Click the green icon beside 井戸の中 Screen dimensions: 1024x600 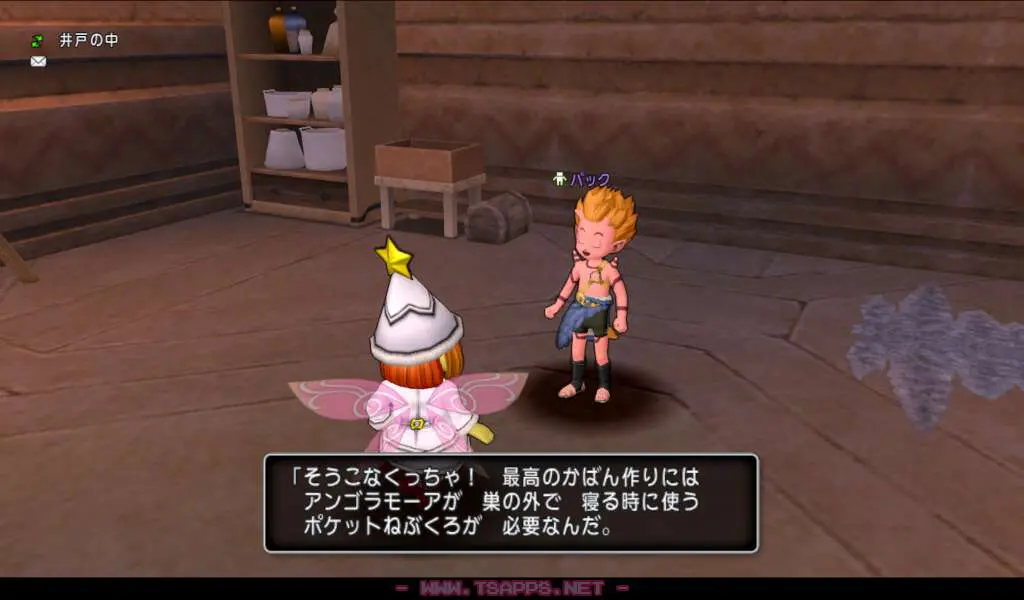(38, 41)
